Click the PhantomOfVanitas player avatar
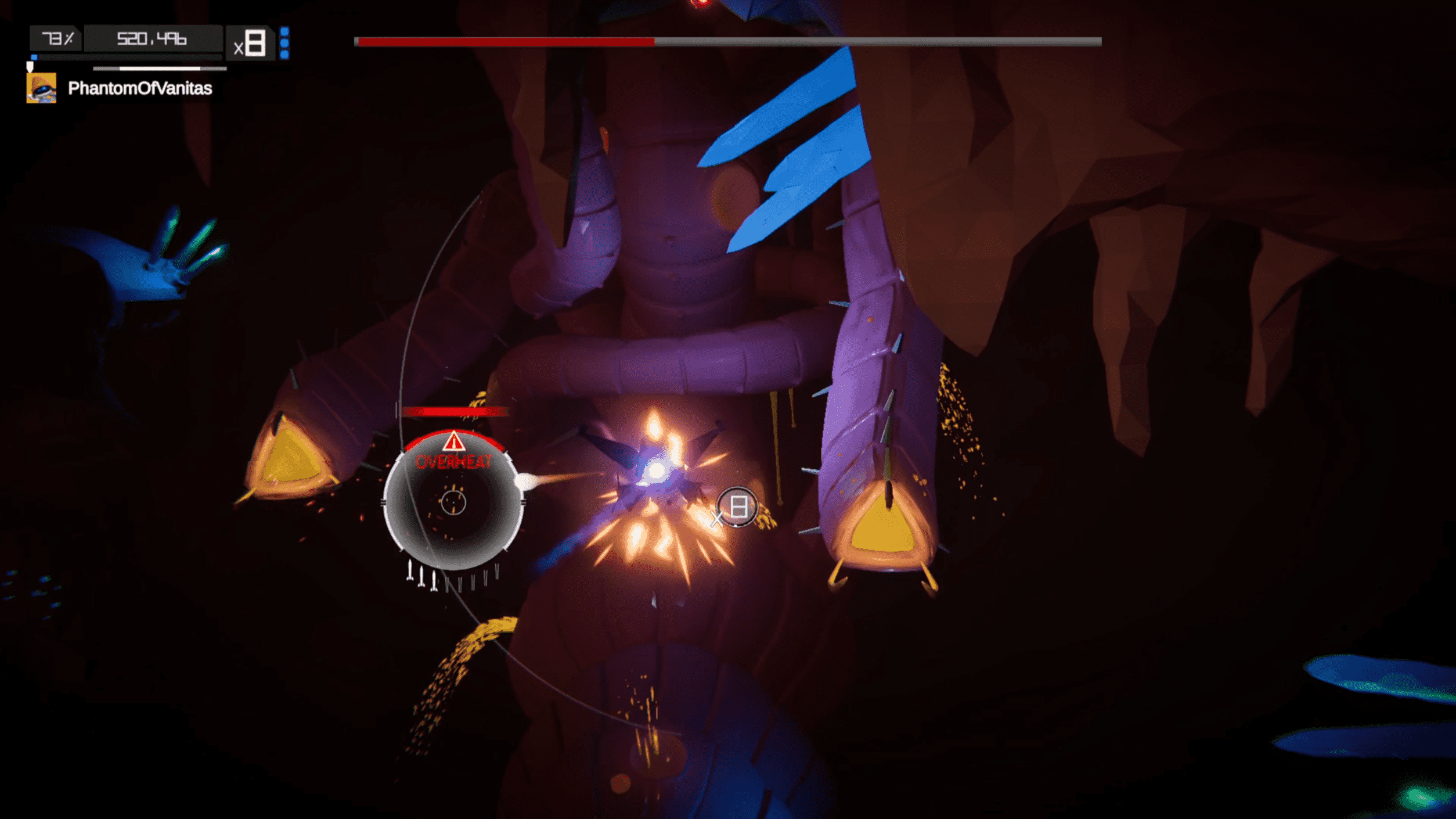 coord(41,88)
